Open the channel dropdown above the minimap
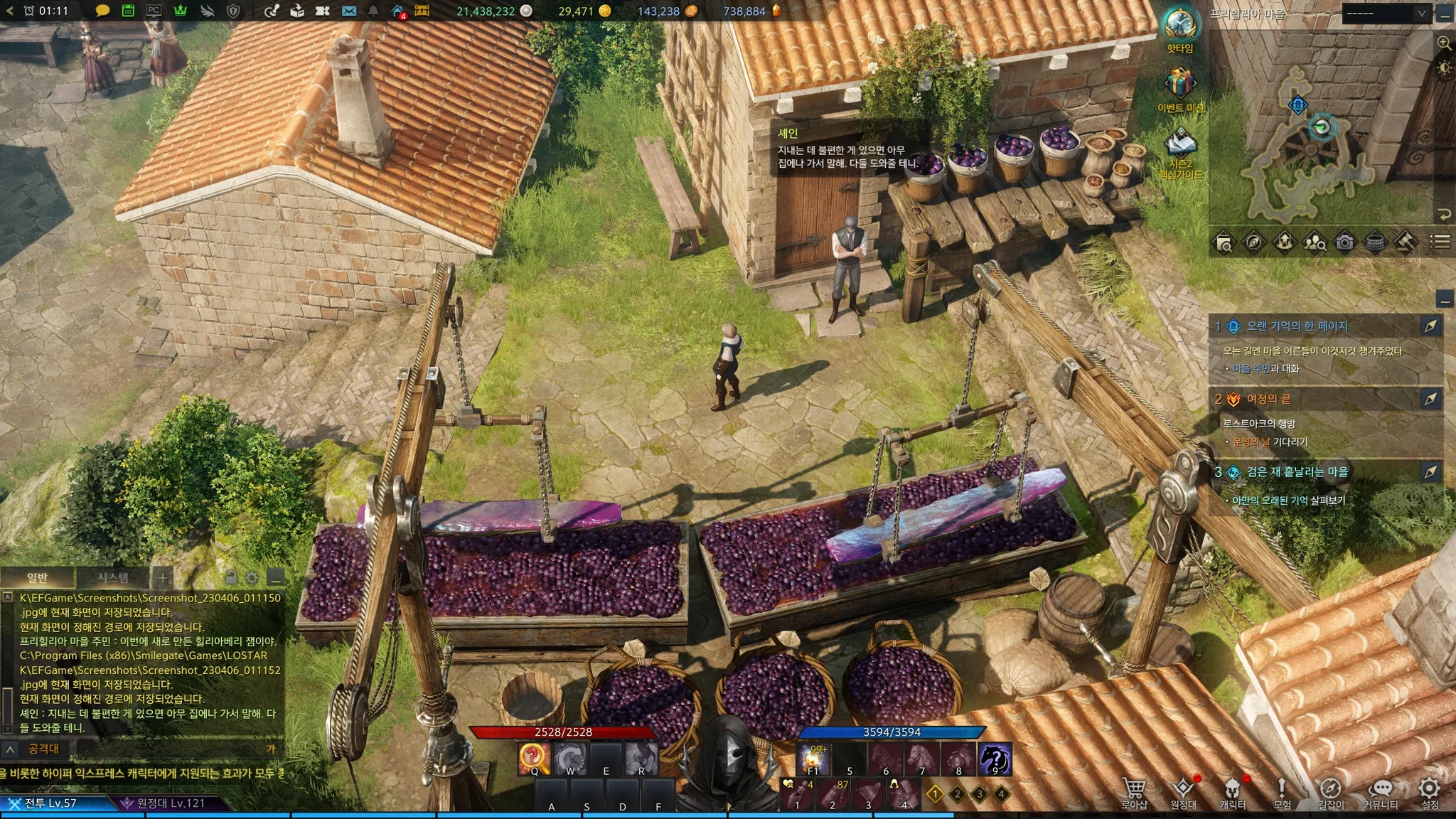1456x819 pixels. pos(1386,14)
